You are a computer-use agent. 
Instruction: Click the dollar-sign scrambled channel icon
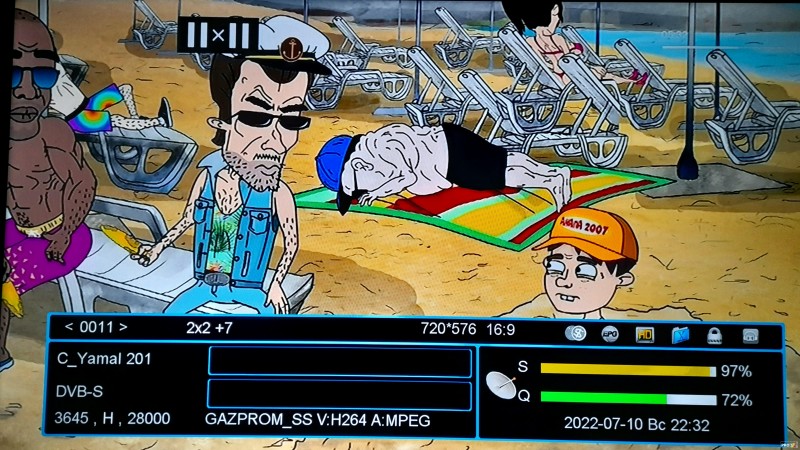pyautogui.click(x=574, y=334)
